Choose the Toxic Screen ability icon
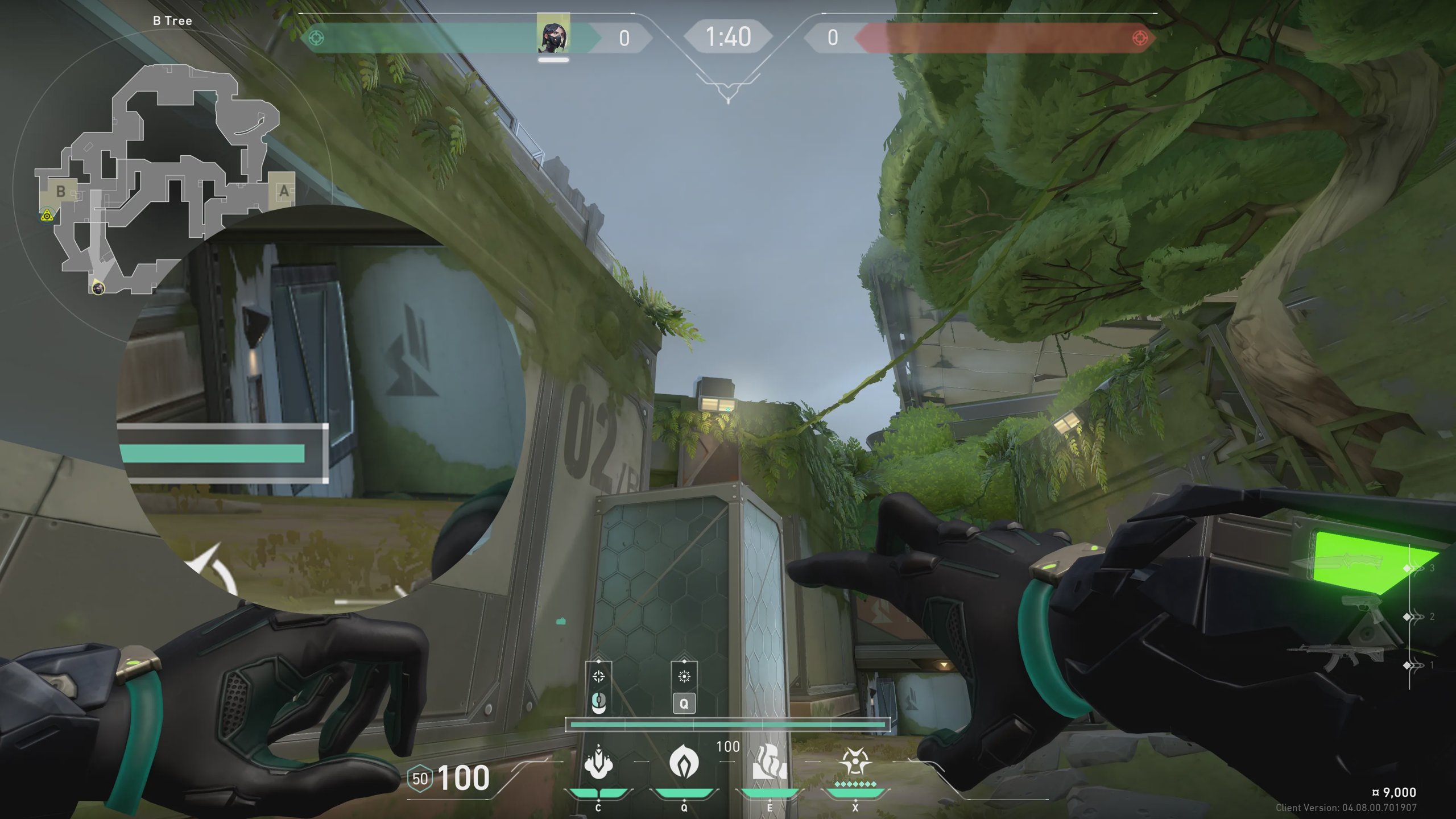This screenshot has height=819, width=1456. [x=770, y=762]
